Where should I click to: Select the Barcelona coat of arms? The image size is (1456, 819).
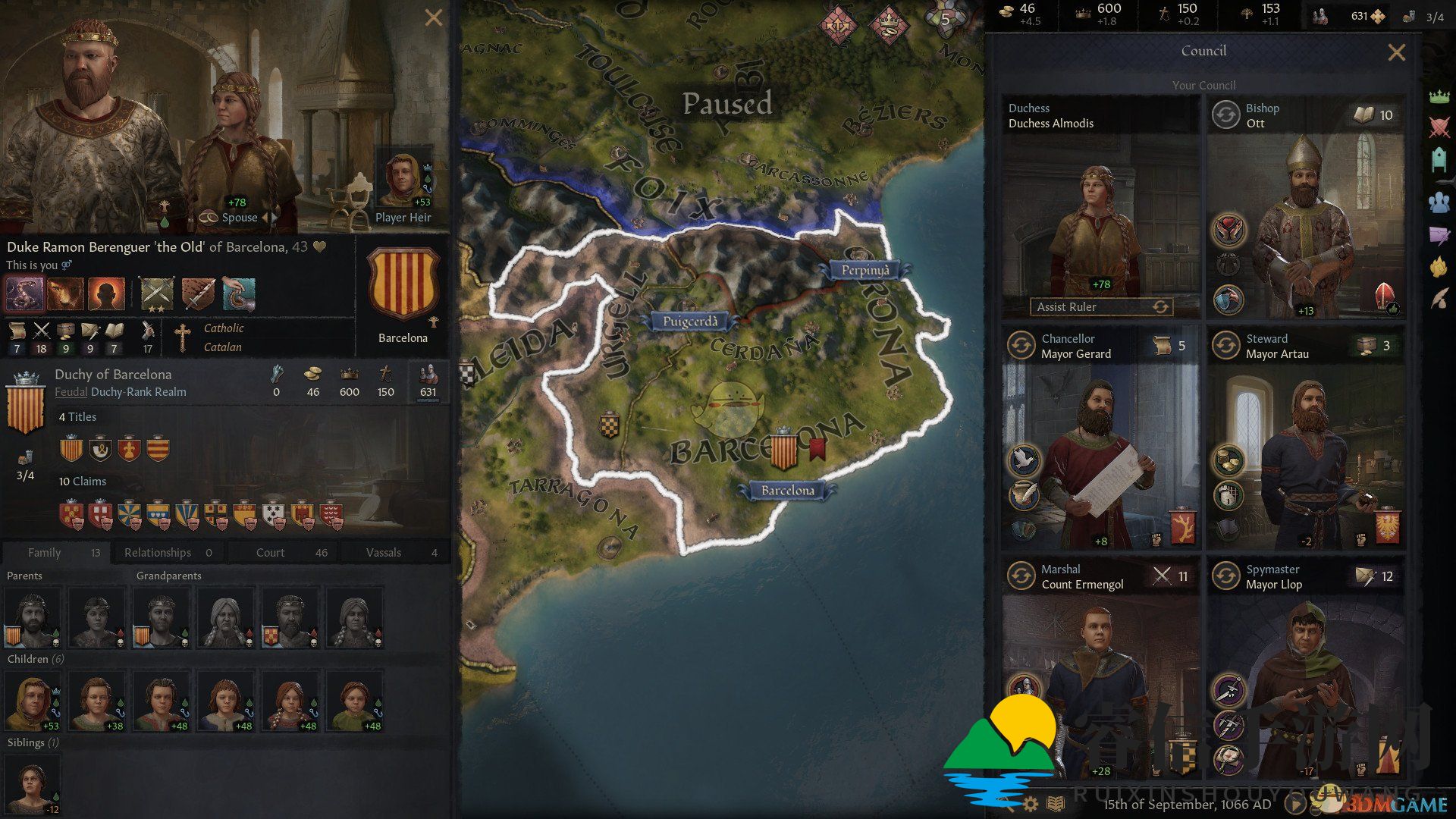pyautogui.click(x=403, y=286)
